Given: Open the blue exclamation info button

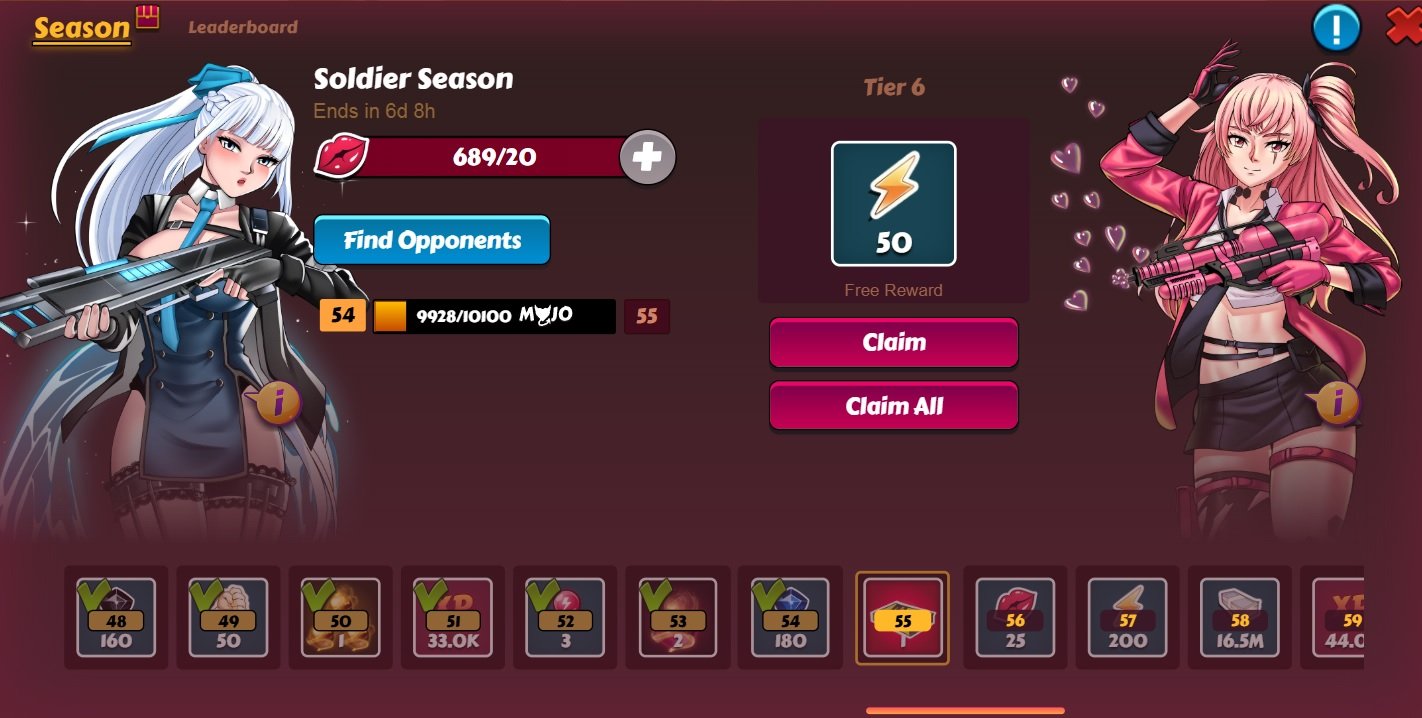Looking at the screenshot, I should [x=1336, y=28].
